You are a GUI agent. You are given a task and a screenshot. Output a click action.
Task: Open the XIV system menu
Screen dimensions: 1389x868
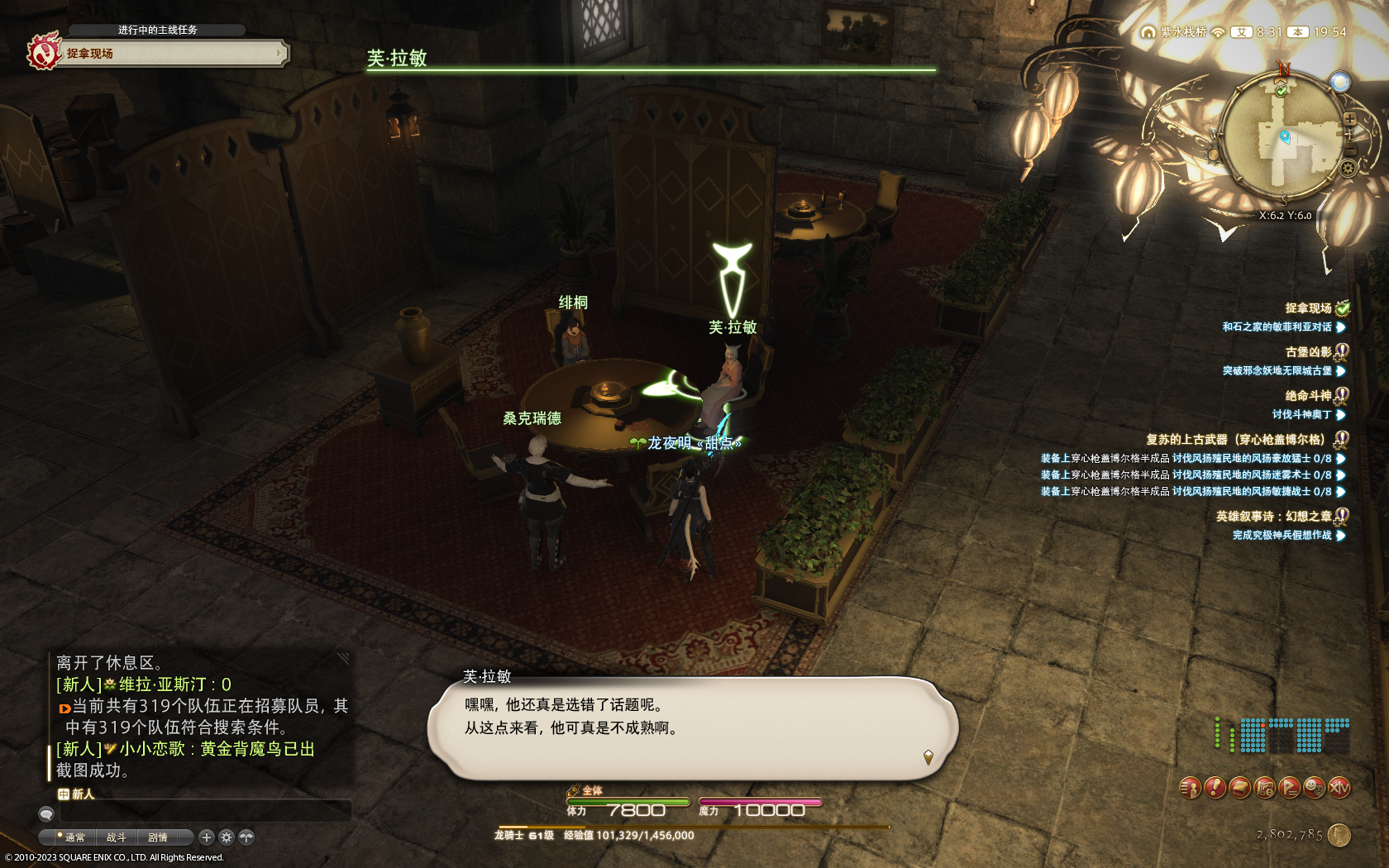coord(1339,788)
